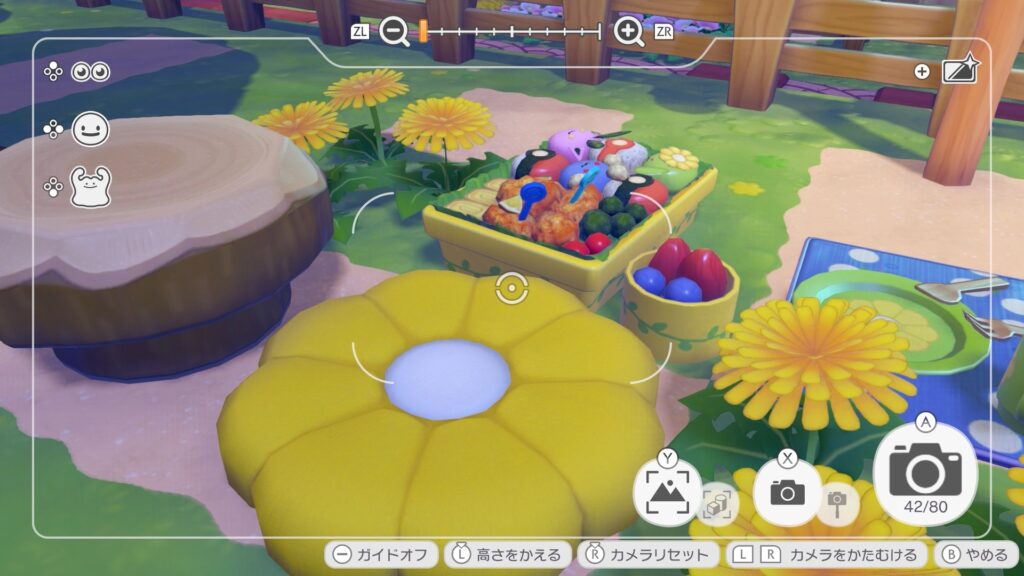Switch mode with the small camera button

[787, 491]
